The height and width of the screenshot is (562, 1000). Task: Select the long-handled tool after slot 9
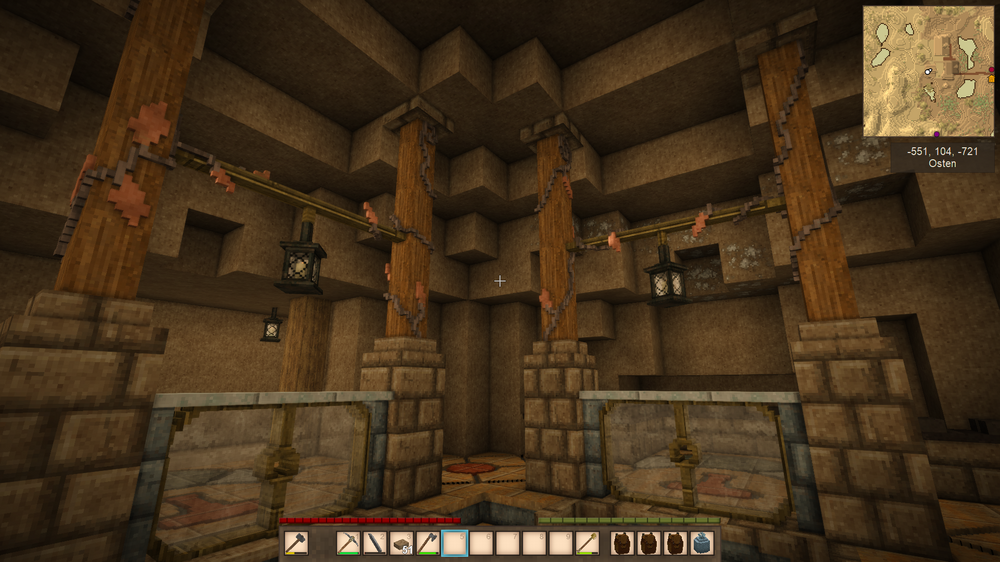click(588, 543)
